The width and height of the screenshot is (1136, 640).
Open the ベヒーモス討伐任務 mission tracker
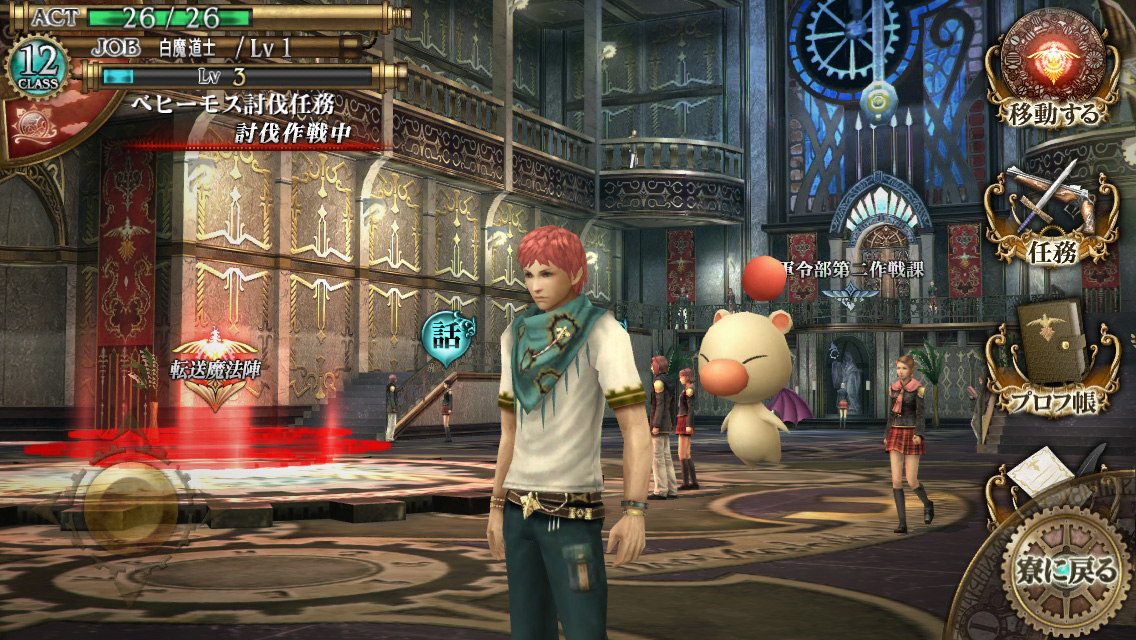[x=241, y=118]
